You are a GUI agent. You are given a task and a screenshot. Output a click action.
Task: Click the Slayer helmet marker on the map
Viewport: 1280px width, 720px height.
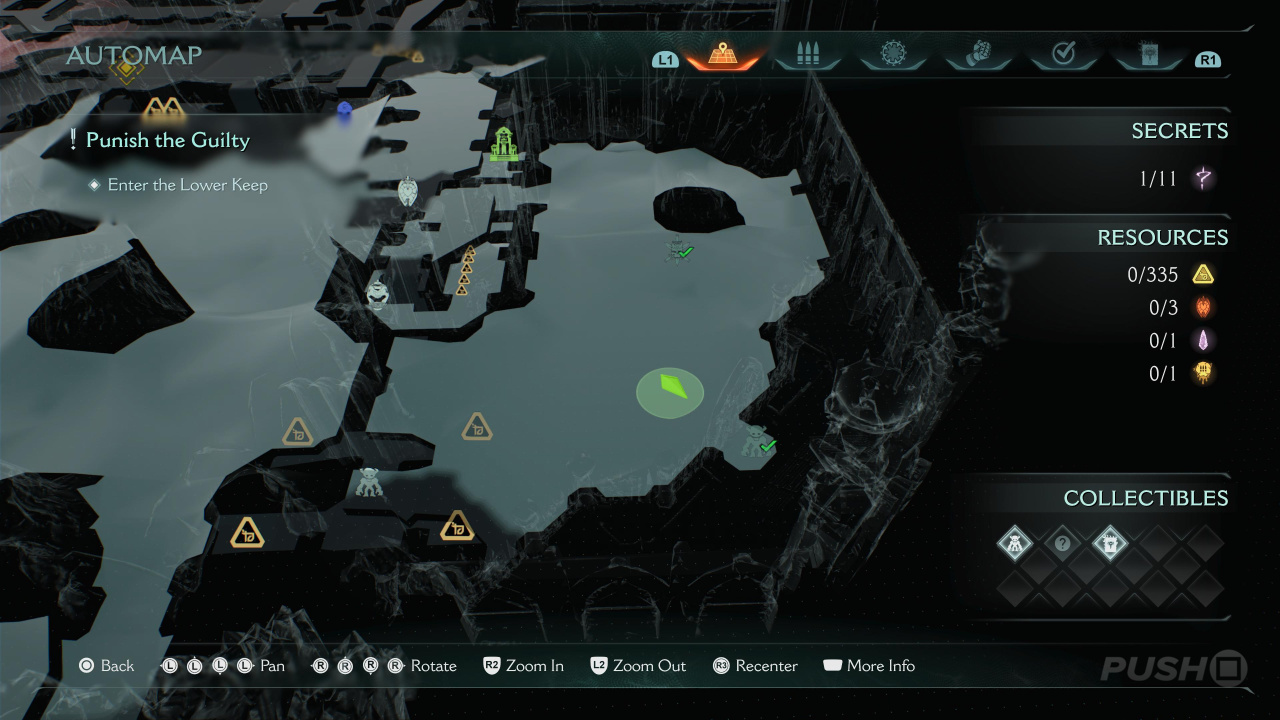click(x=376, y=293)
